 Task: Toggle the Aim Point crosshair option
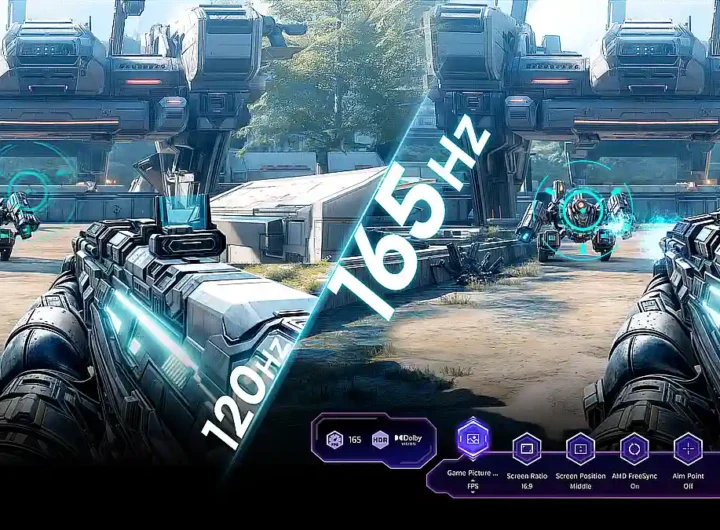pyautogui.click(x=688, y=448)
